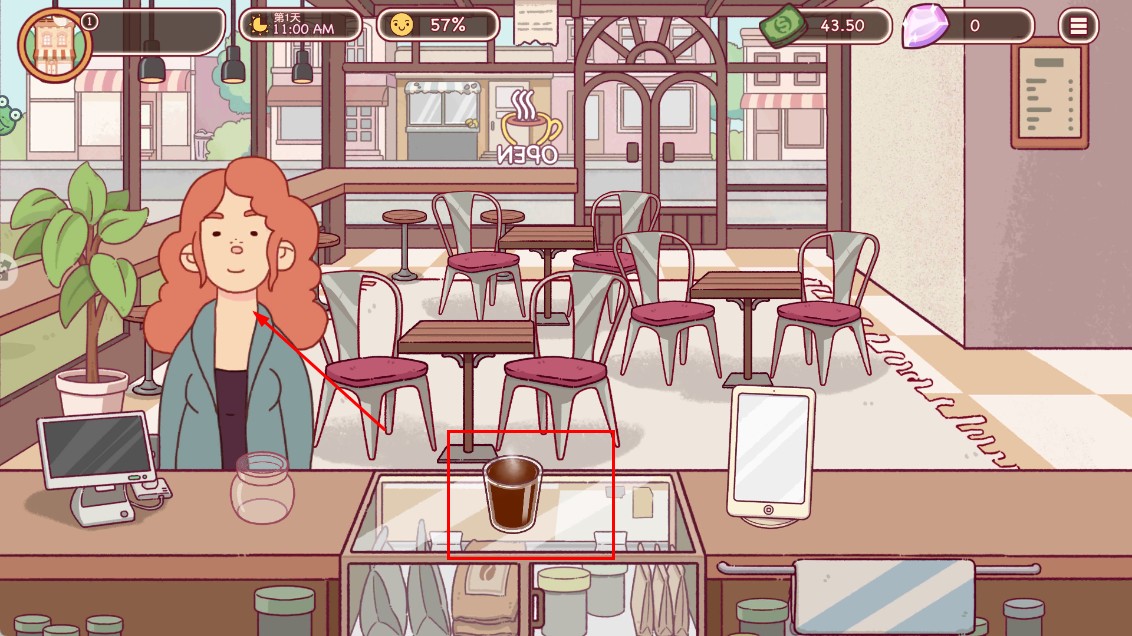Open the hamburger menu button

(1078, 26)
